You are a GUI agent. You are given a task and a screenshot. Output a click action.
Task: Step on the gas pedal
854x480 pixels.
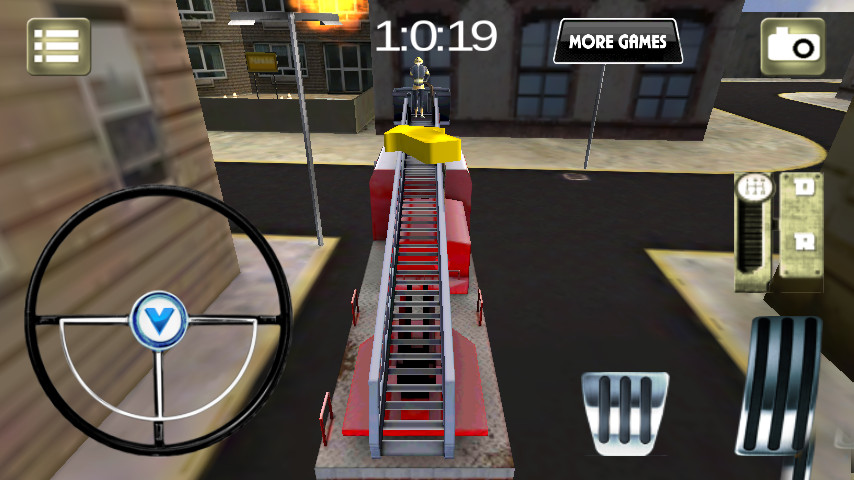pos(782,385)
